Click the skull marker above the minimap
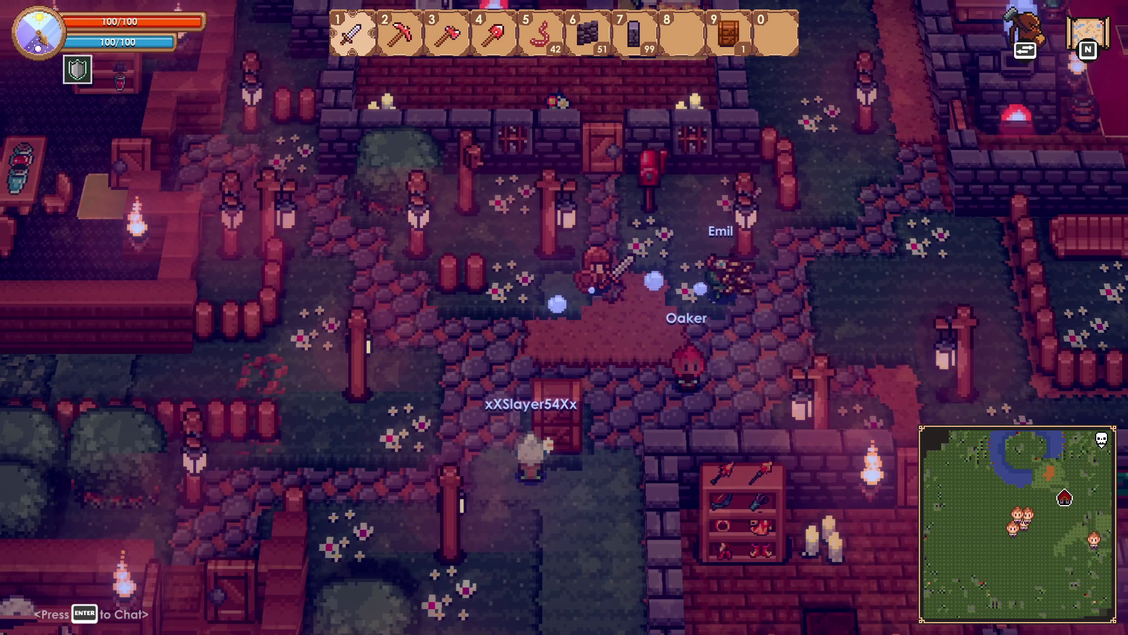The height and width of the screenshot is (635, 1128). pos(1102,440)
